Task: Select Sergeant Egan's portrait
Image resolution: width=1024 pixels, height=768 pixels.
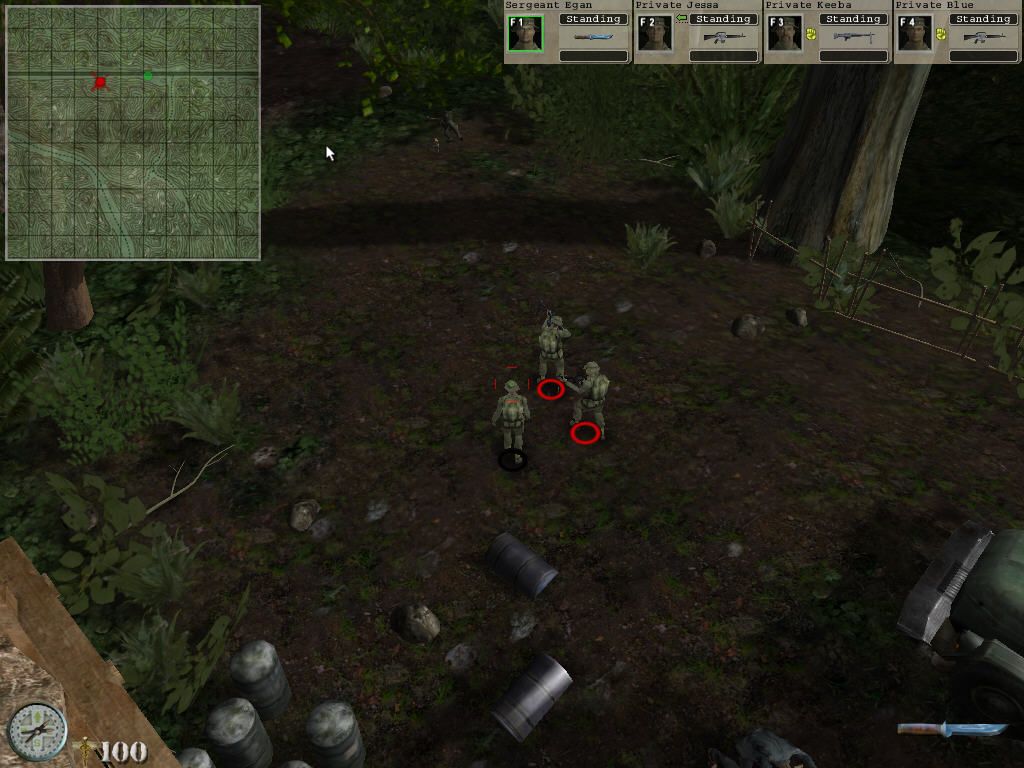Action: click(x=525, y=33)
